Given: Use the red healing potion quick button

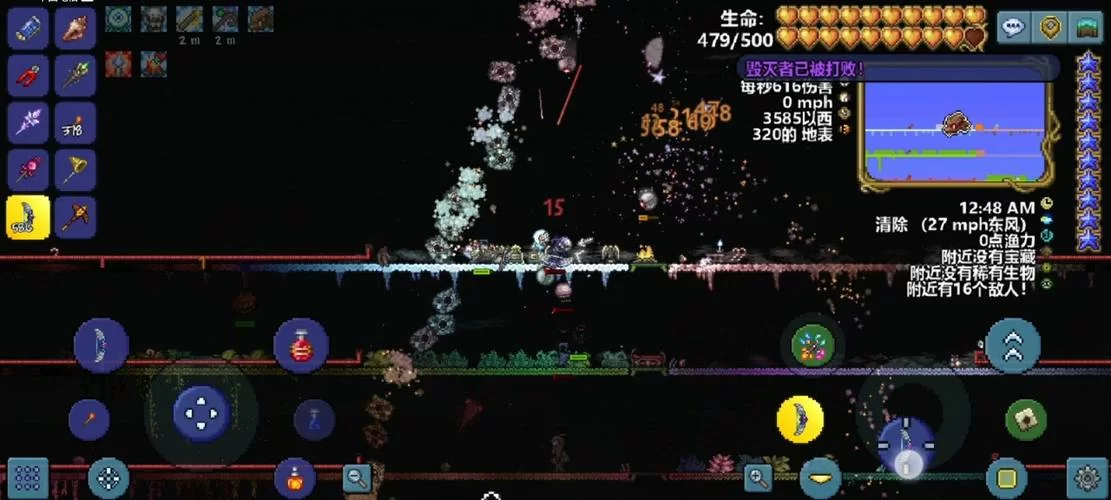Looking at the screenshot, I should (x=301, y=345).
